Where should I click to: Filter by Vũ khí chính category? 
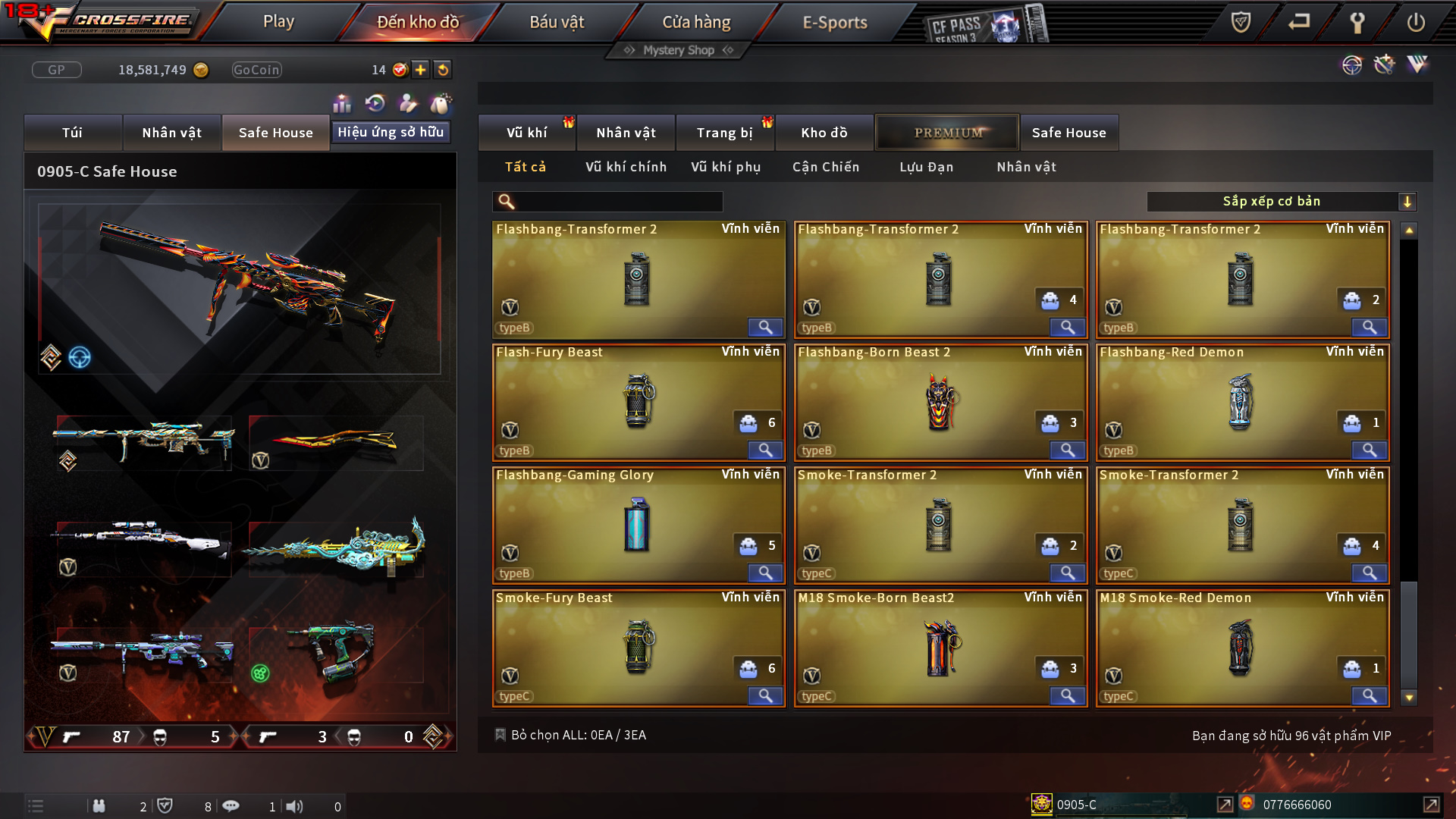click(x=626, y=167)
